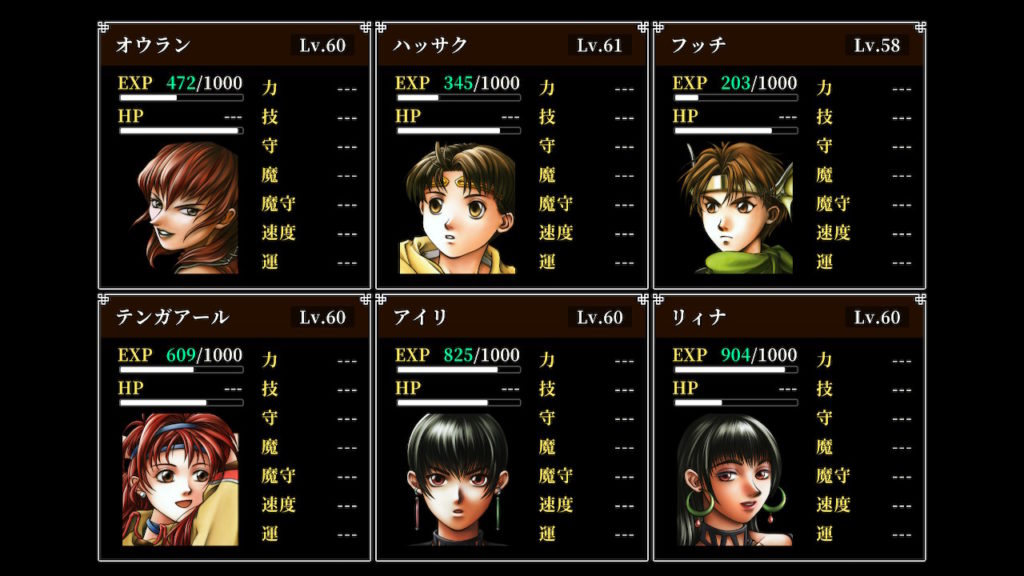Open フッチ's character card

pyautogui.click(x=789, y=155)
